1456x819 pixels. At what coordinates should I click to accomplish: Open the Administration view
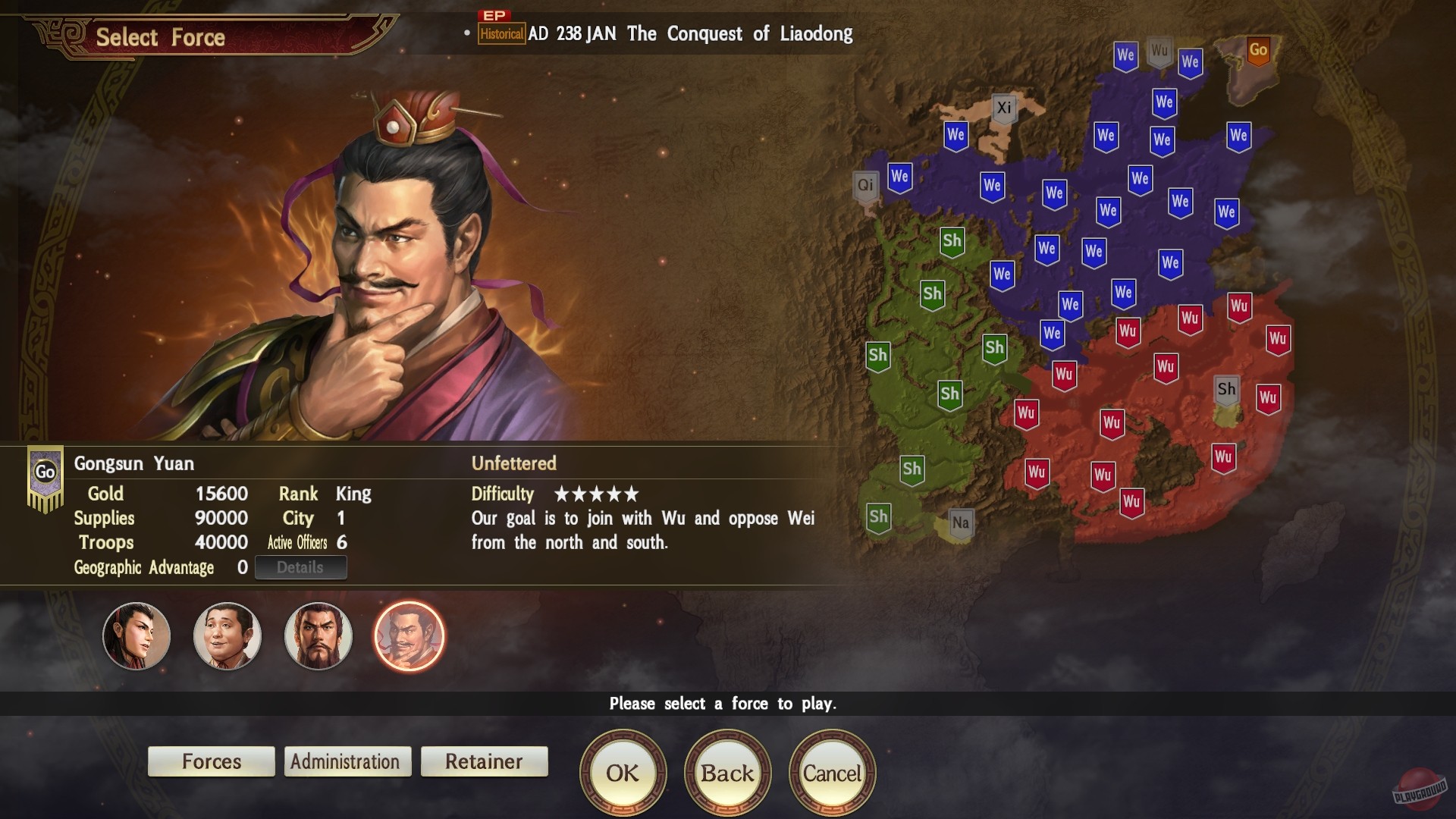347,761
